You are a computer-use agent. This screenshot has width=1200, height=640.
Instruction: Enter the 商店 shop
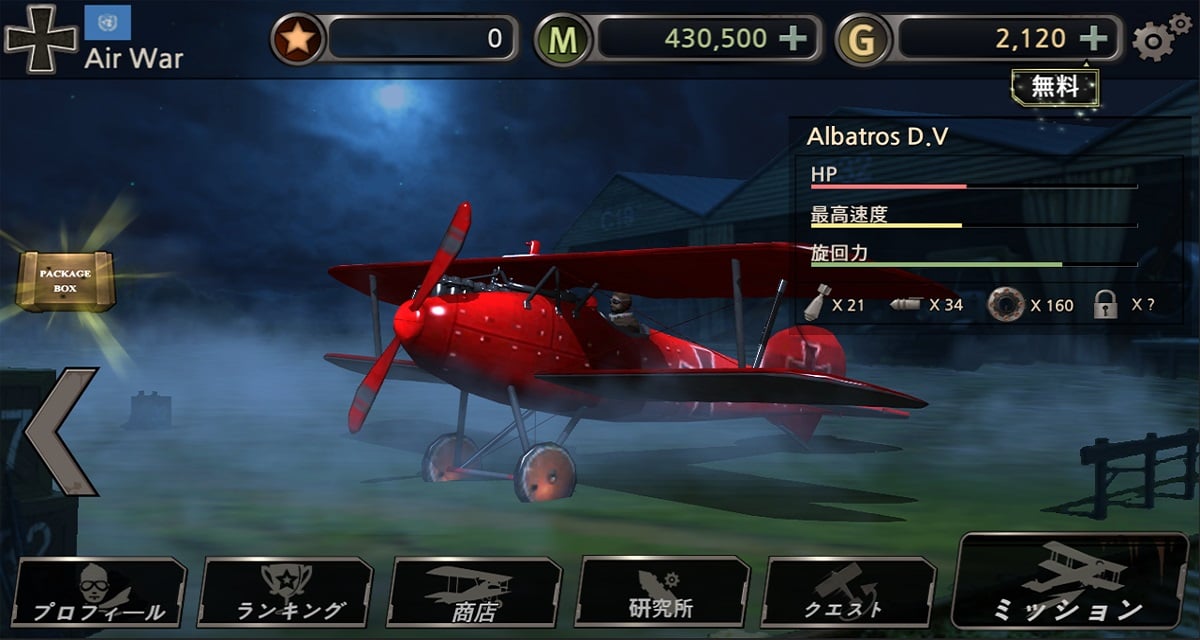(473, 592)
